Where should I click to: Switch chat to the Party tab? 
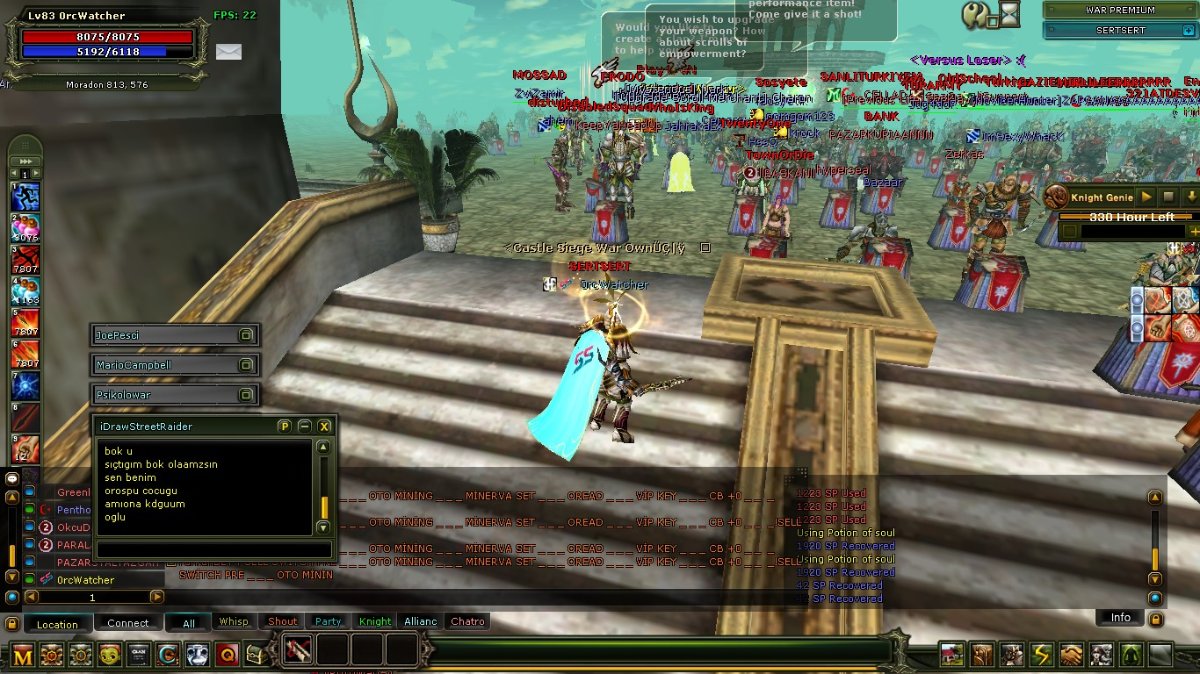pos(328,622)
